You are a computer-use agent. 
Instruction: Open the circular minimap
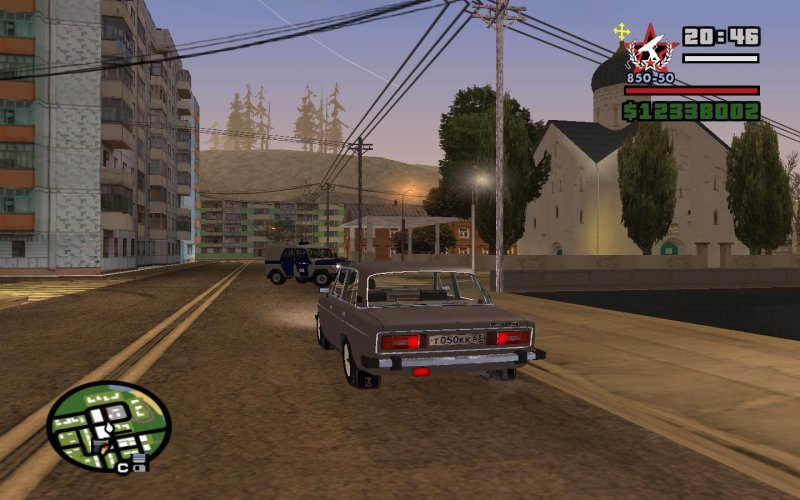(x=108, y=427)
